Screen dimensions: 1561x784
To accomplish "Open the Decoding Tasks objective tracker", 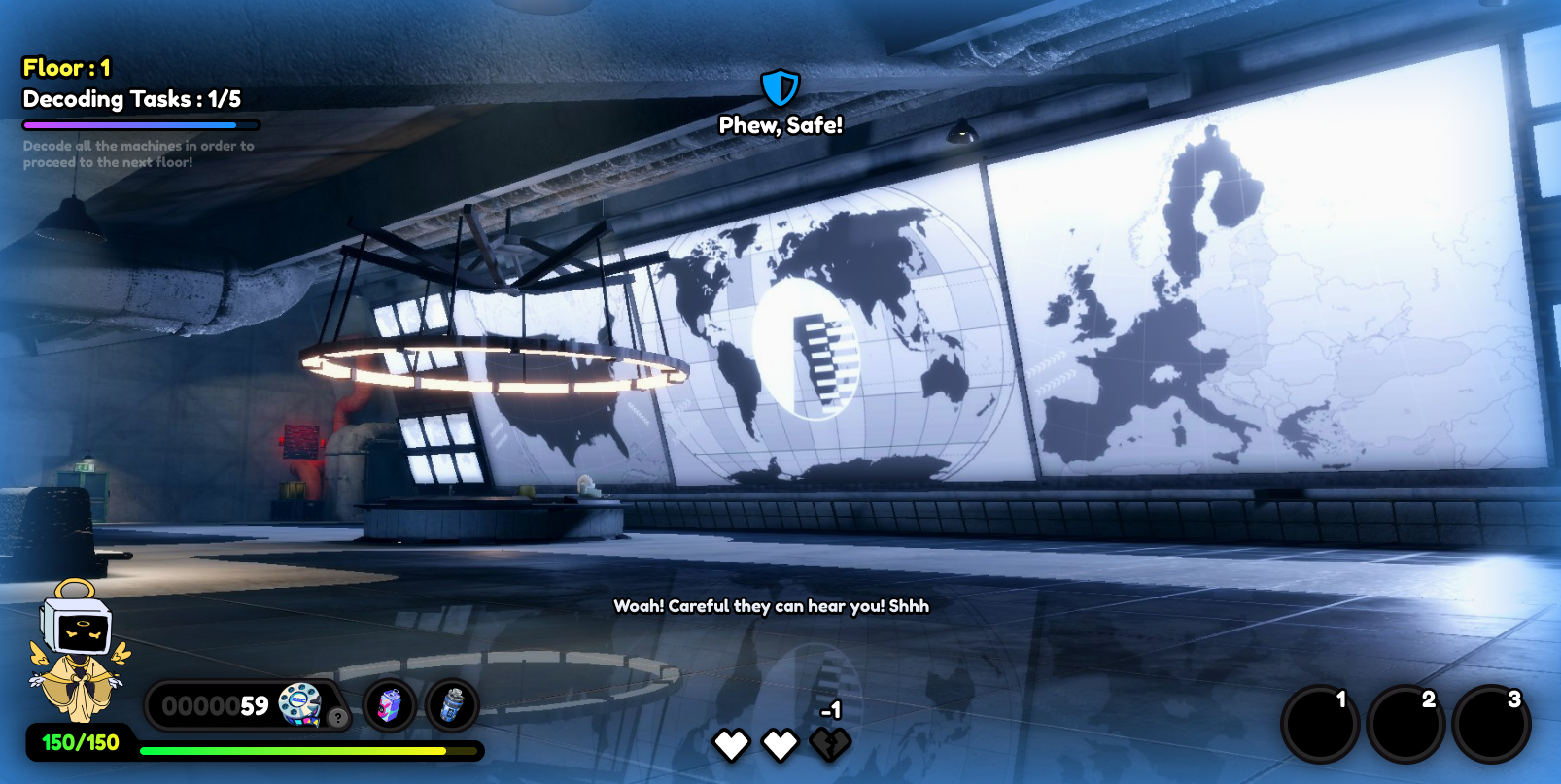I will [132, 99].
